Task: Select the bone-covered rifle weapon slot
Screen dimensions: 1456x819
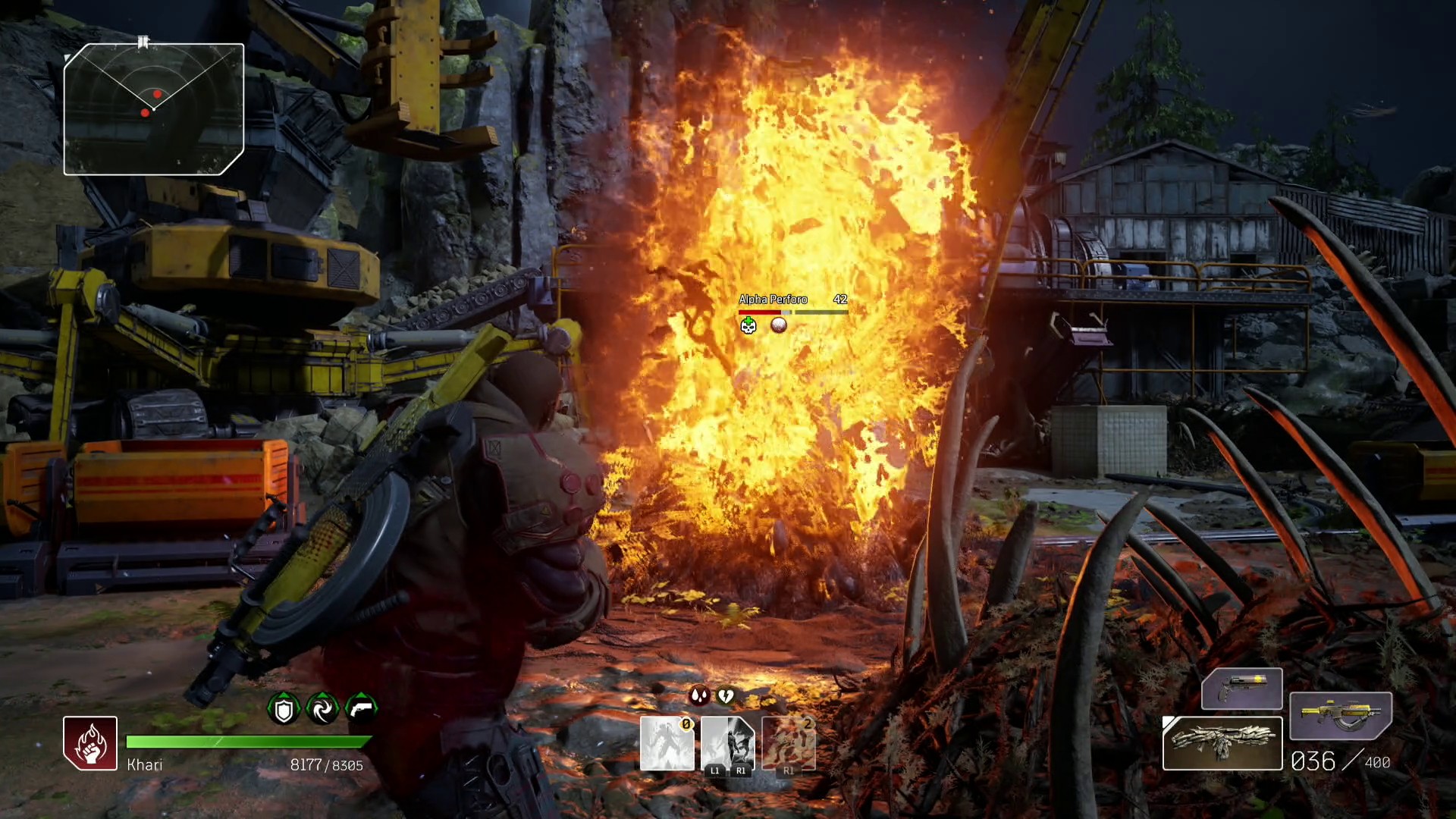Action: [1222, 743]
